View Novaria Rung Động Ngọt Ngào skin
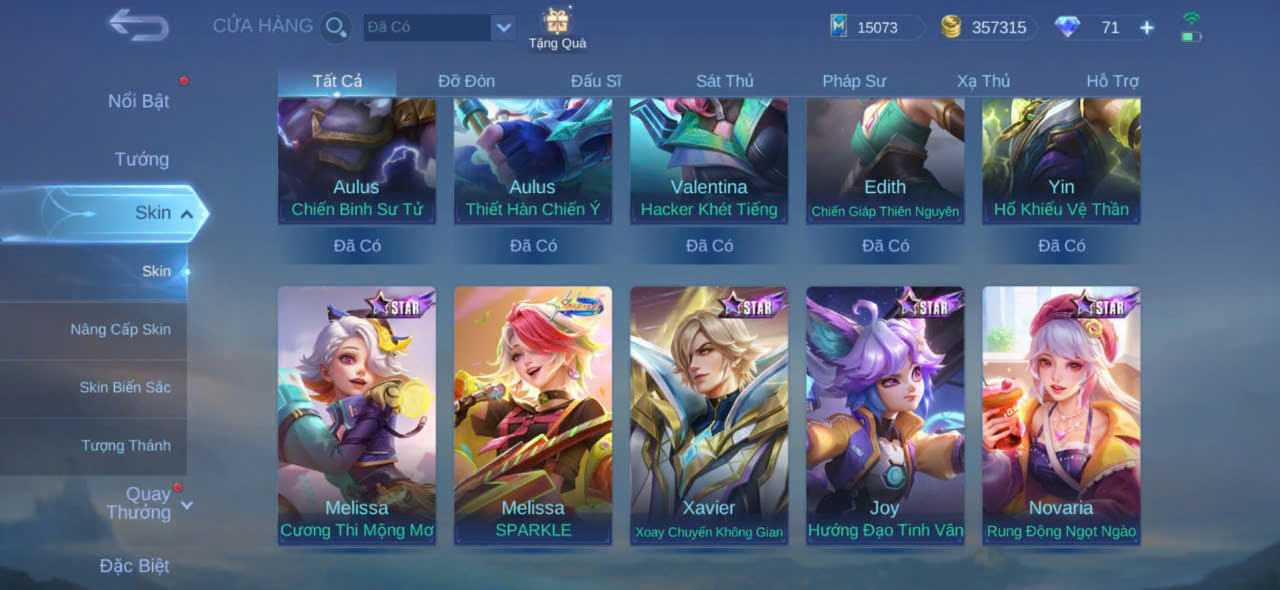1280x590 pixels. tap(1061, 415)
